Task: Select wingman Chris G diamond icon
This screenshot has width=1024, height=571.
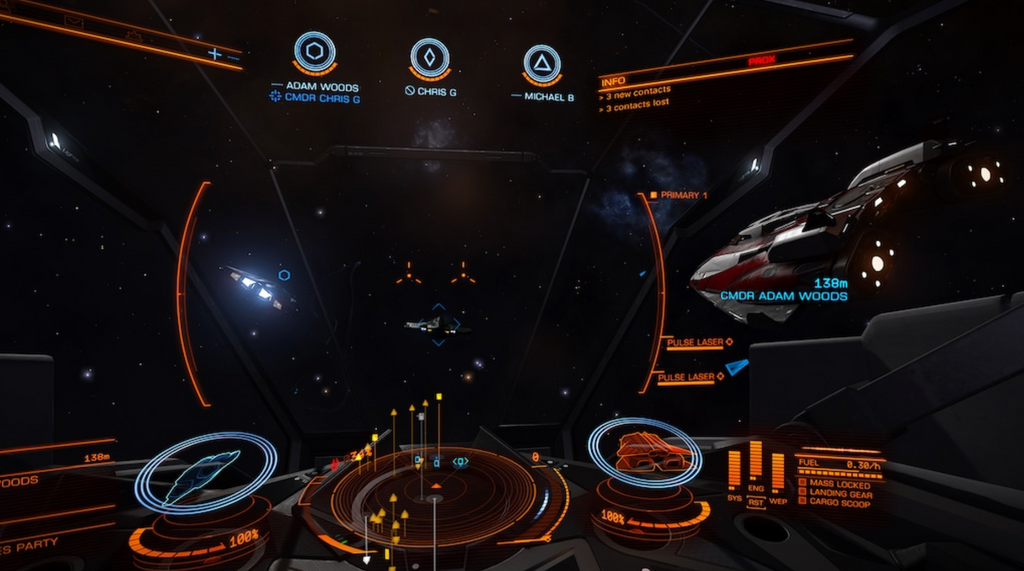Action: point(429,58)
